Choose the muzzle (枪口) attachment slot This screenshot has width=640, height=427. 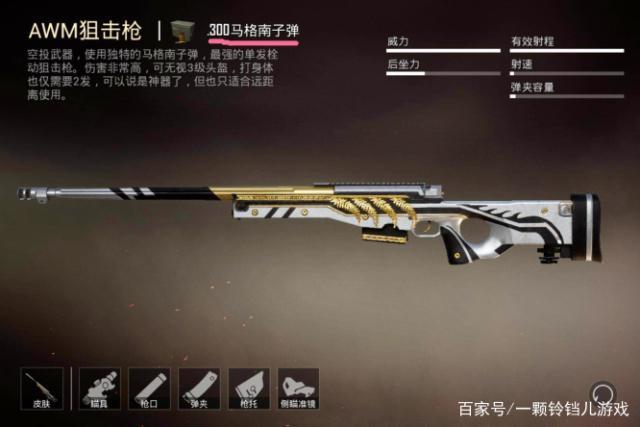[x=149, y=390]
